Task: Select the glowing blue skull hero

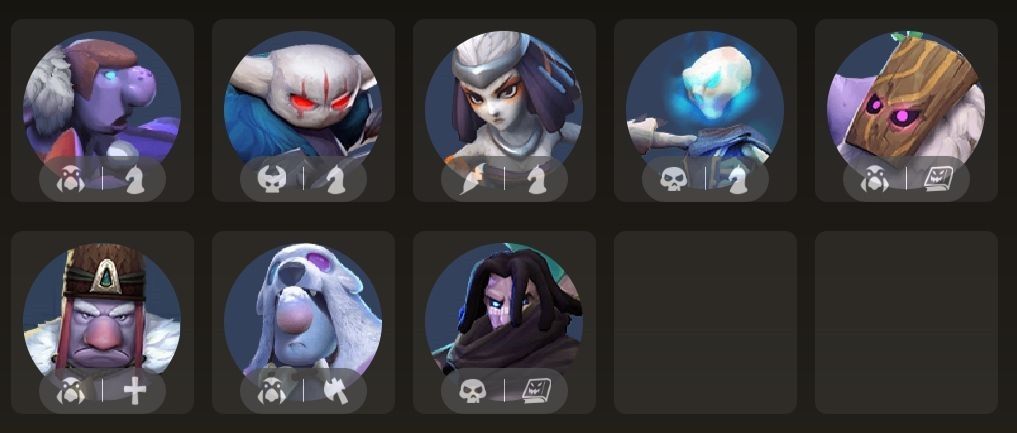Action: point(705,102)
